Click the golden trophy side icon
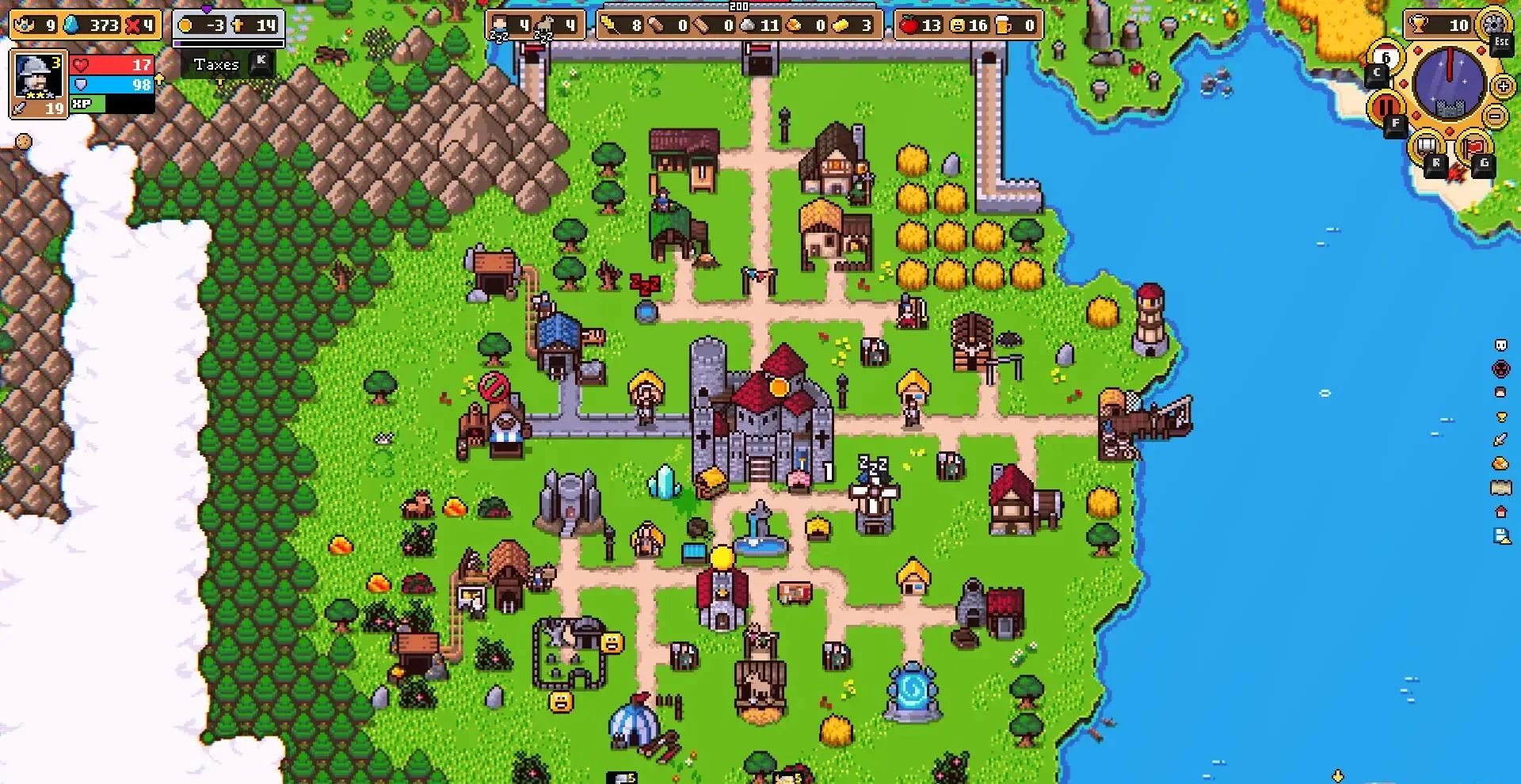Viewport: 1521px width, 784px height. point(1500,417)
